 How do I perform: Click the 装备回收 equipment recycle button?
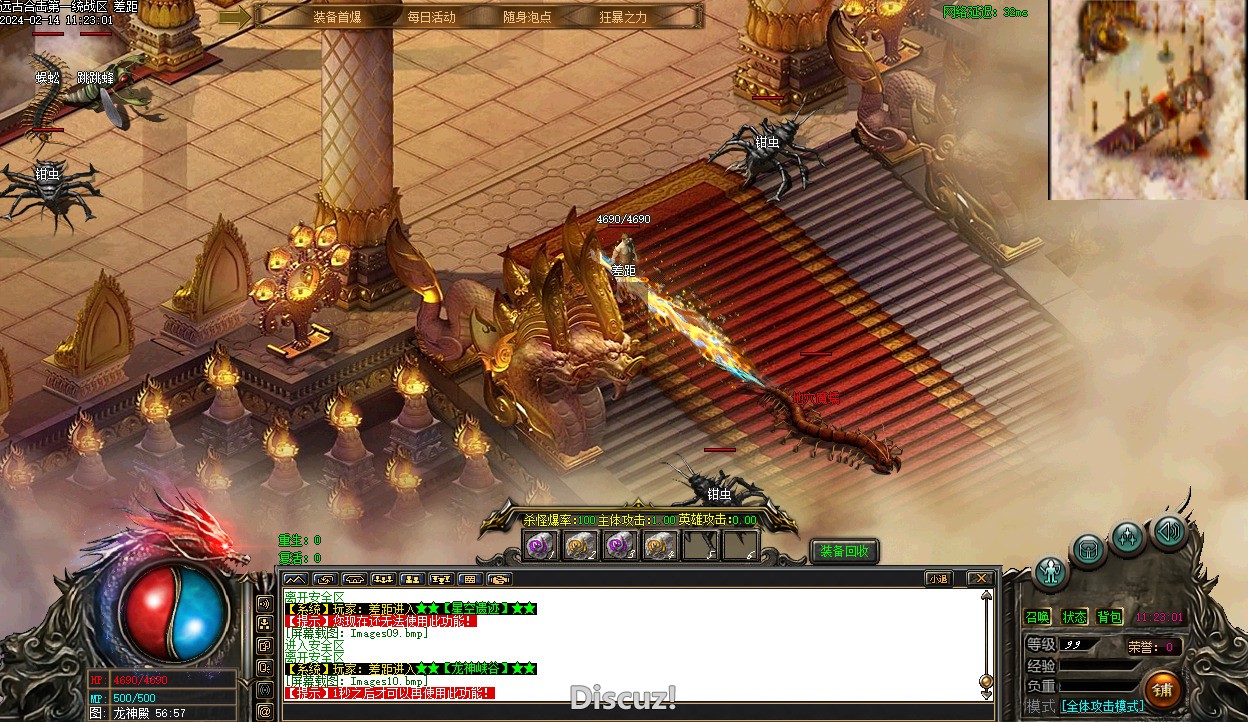(844, 551)
